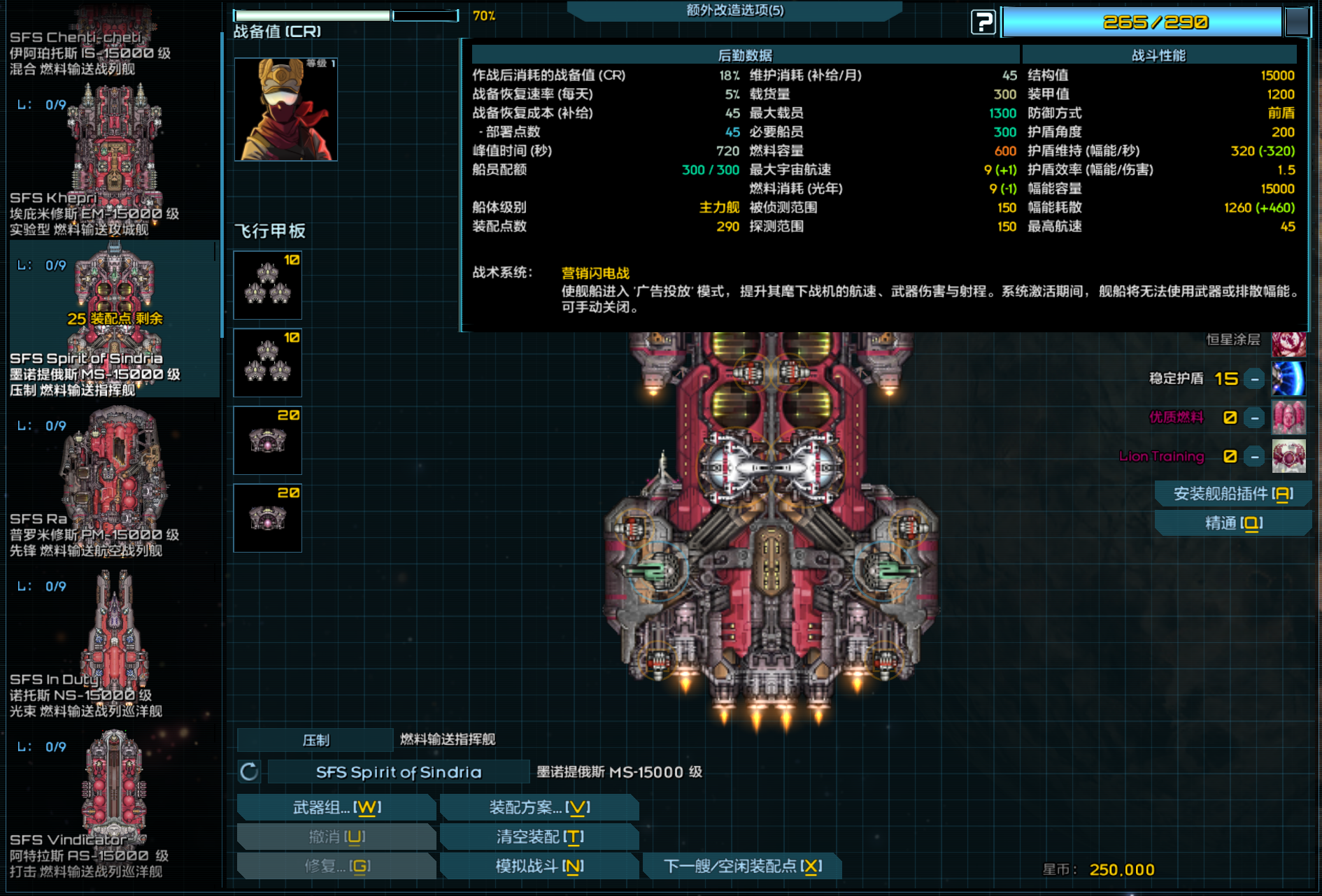1322x896 pixels.
Task: Click the ship name field SFS Spirit of Sindria
Action: 397,771
